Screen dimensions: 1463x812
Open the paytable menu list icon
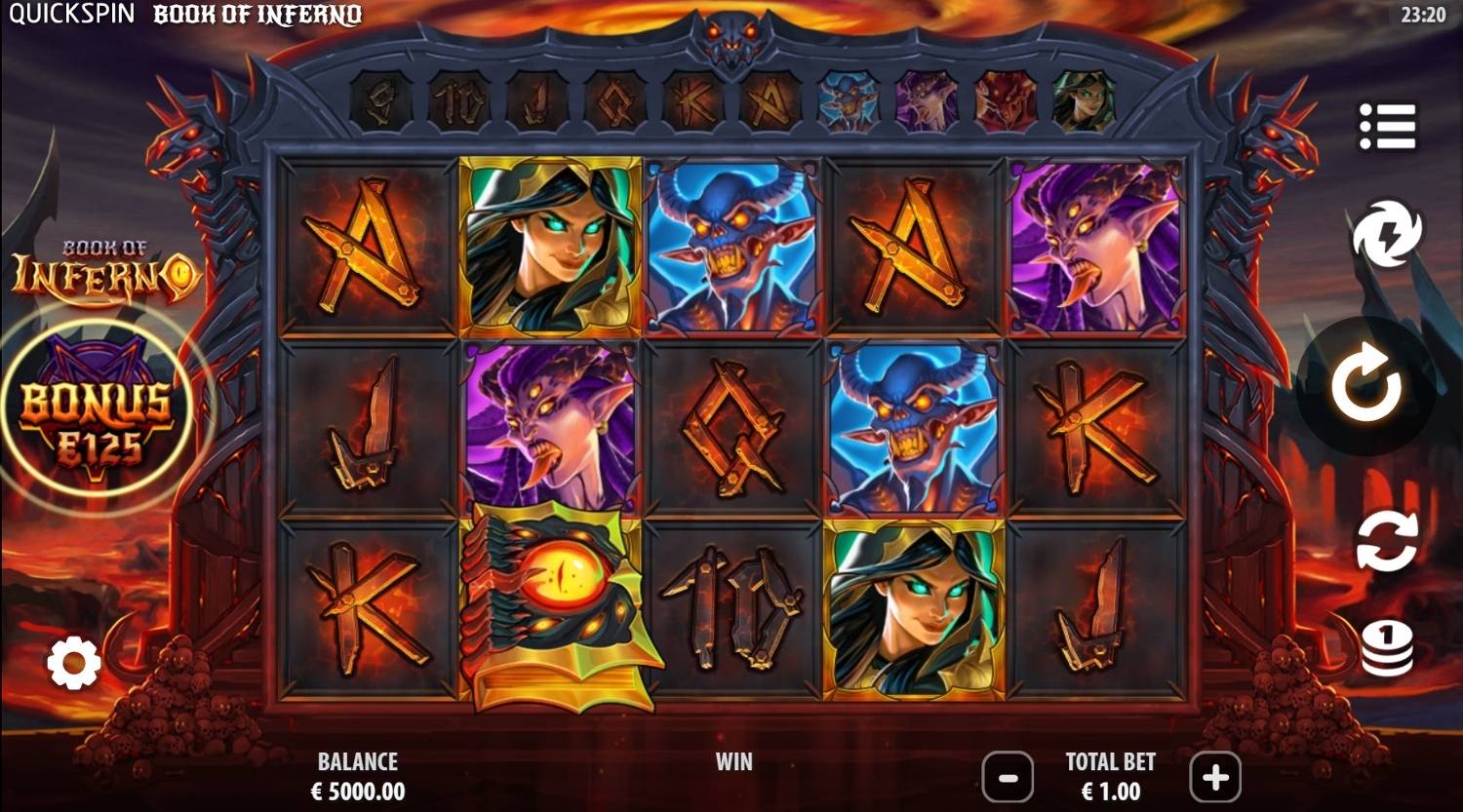click(x=1387, y=127)
